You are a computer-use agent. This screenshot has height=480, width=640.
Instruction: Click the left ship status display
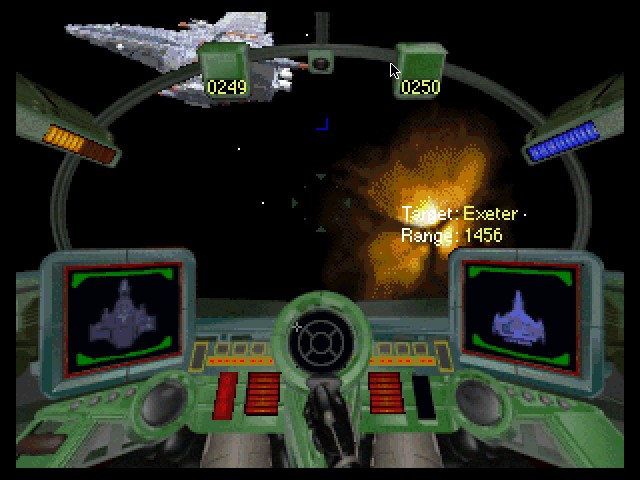click(x=123, y=315)
